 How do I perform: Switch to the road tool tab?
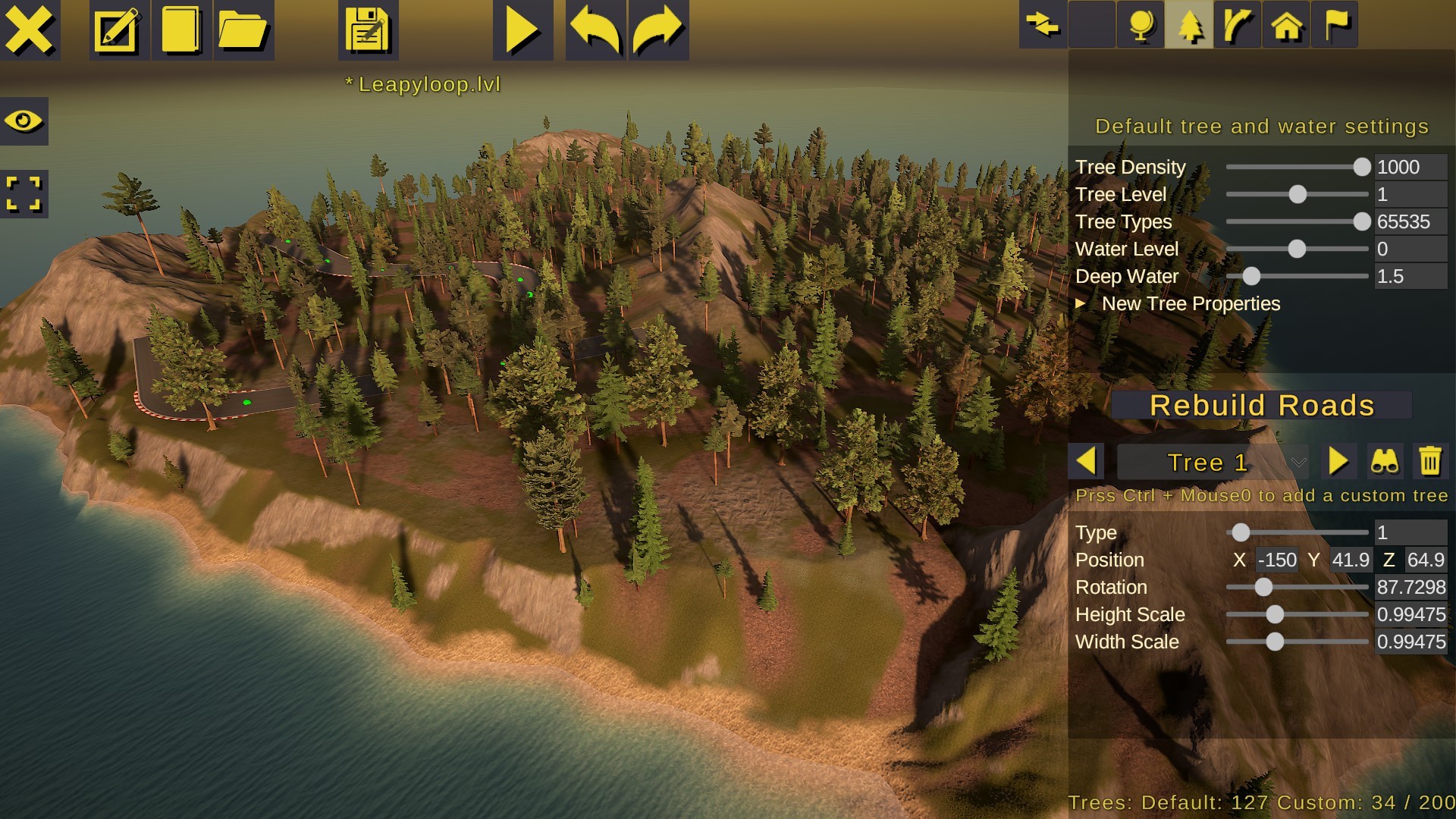pyautogui.click(x=1238, y=25)
